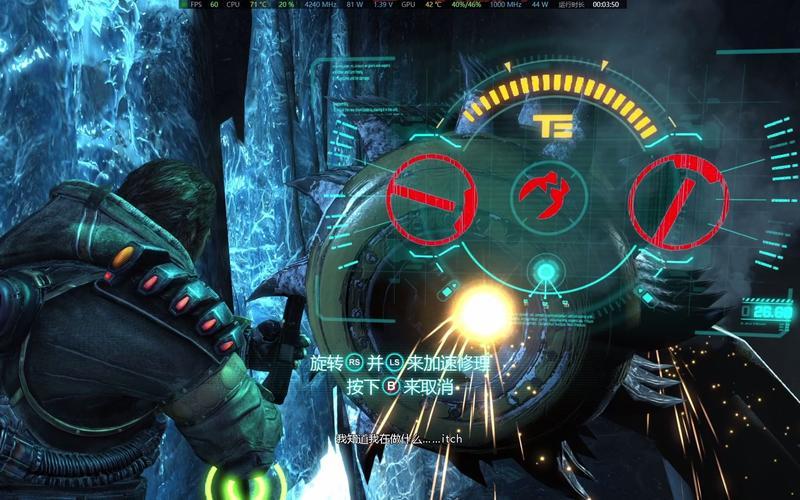Select the red dial with the near-horizontal needle
Viewport: 800px width, 500px height.
coord(431,198)
